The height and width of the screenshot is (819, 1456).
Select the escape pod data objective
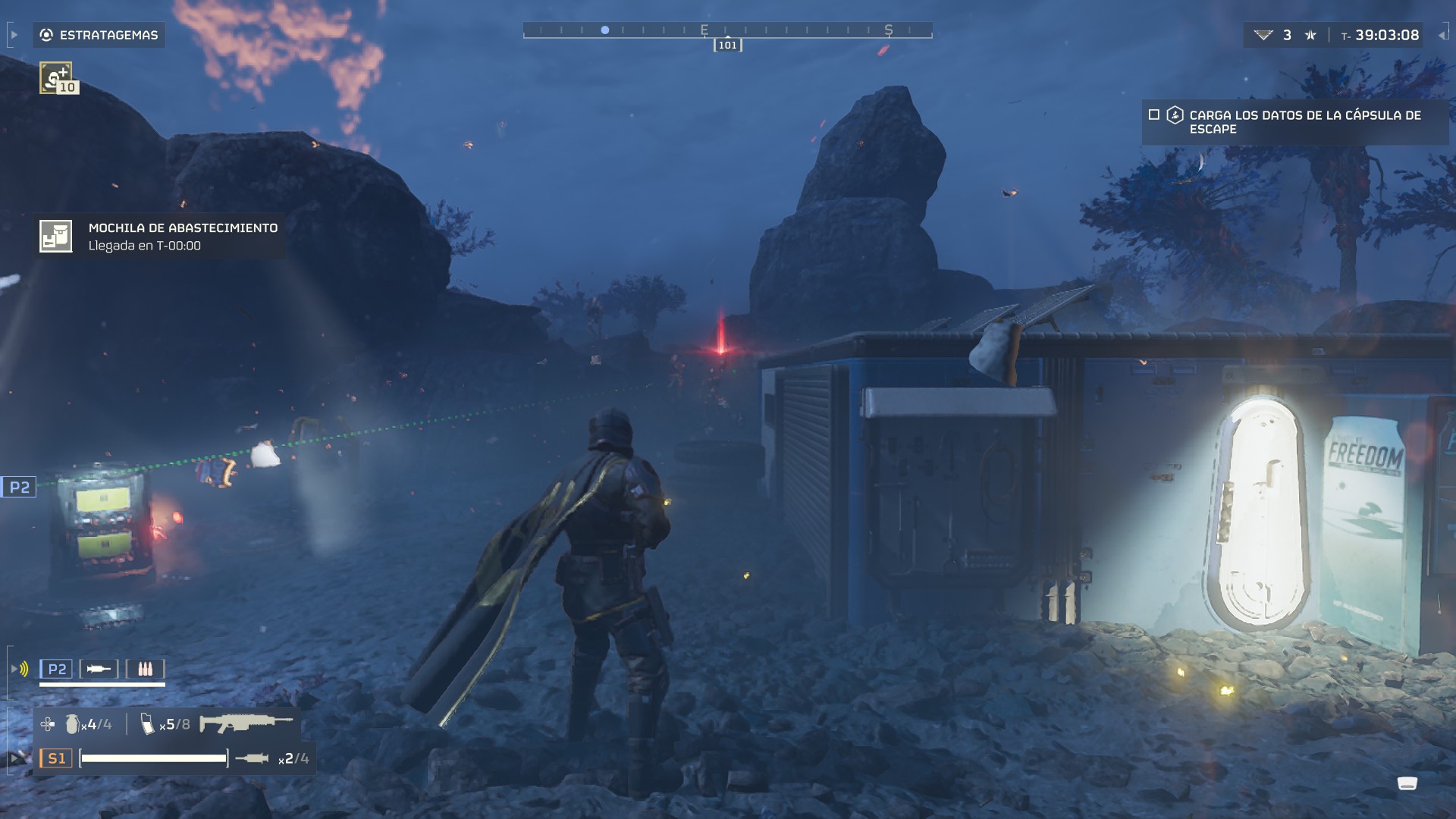1304,122
